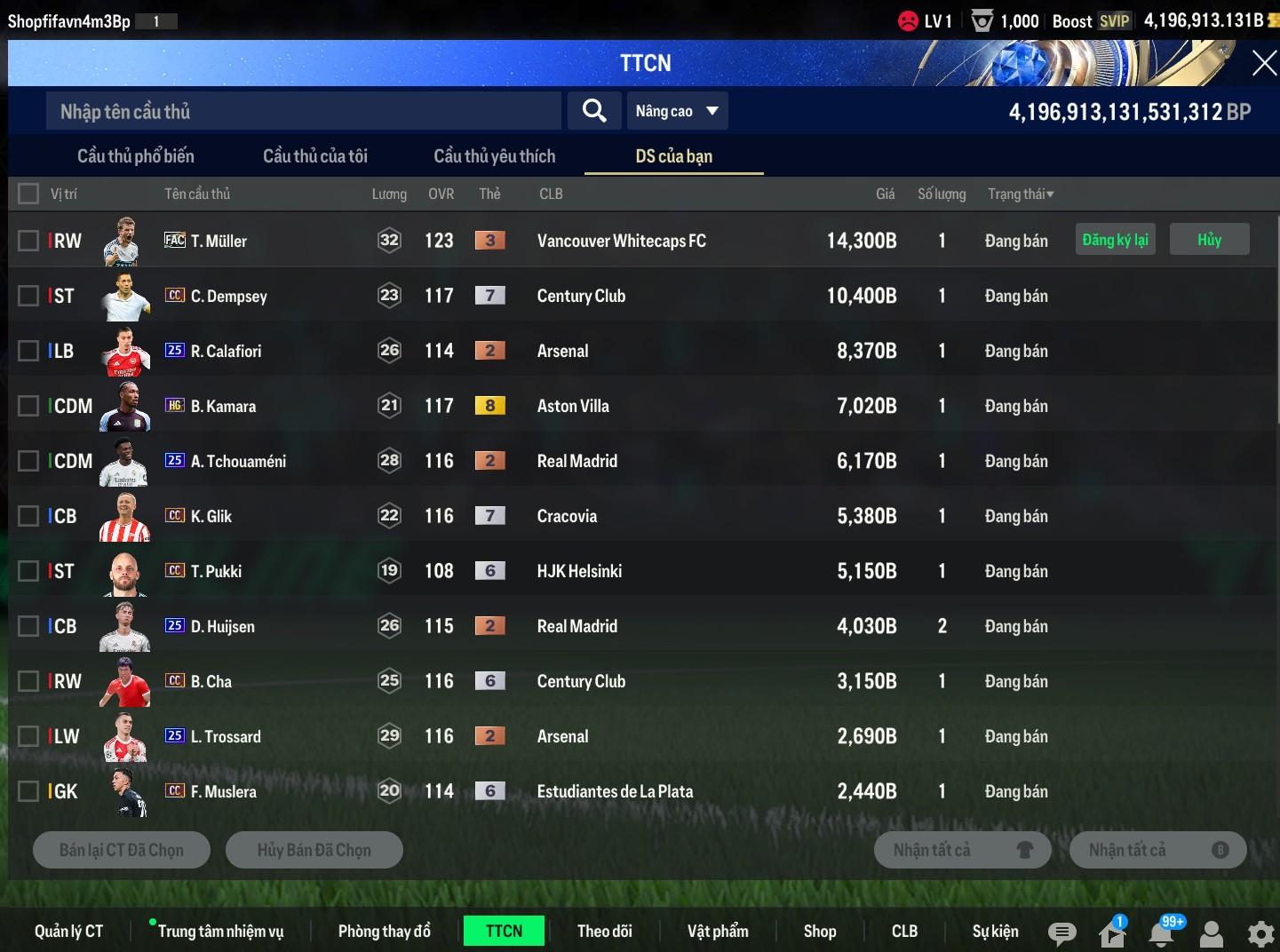Select the R. Calafiori row
The width and height of the screenshot is (1280, 952).
(28, 351)
